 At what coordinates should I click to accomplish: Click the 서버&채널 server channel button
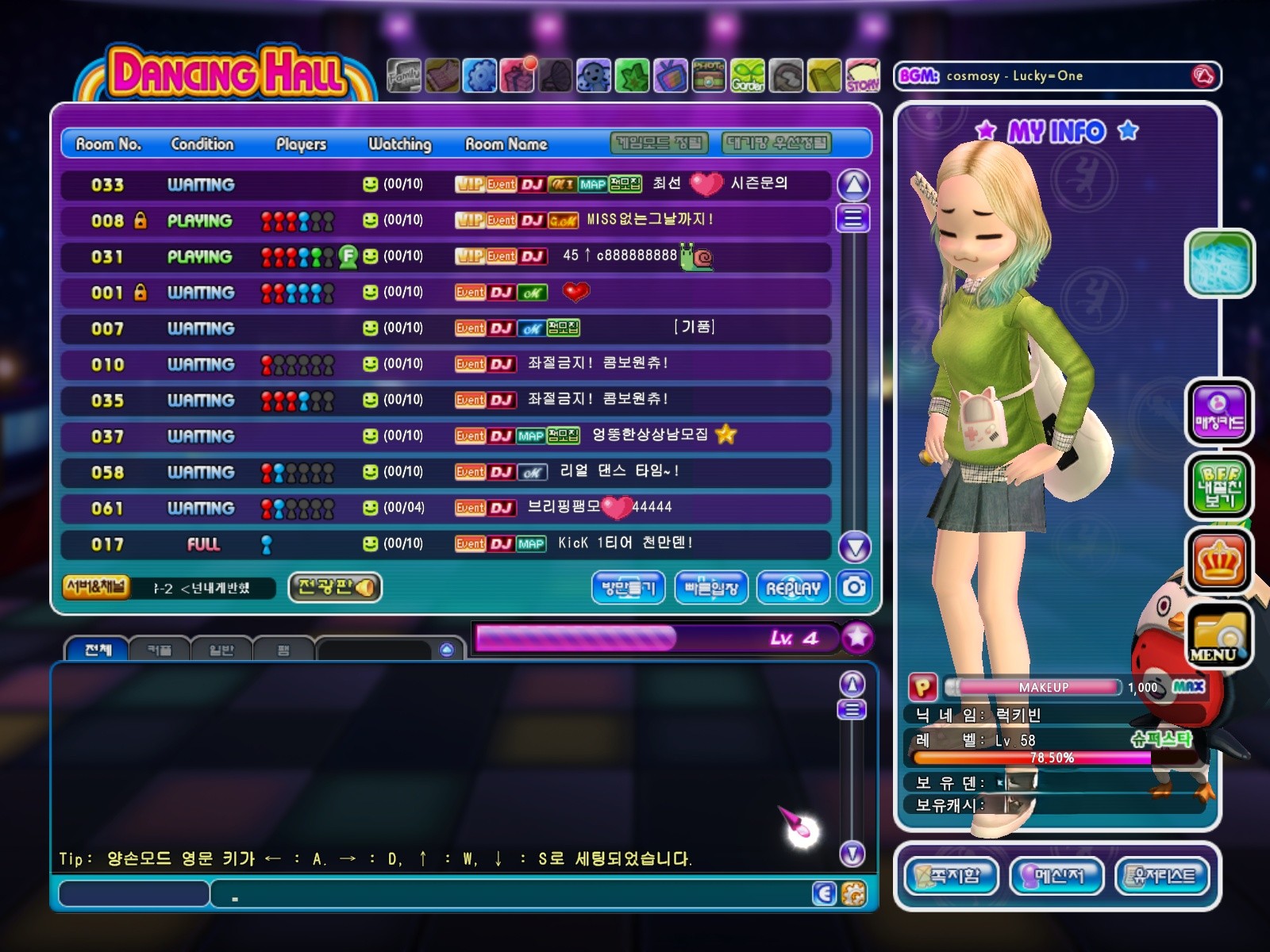coord(96,587)
